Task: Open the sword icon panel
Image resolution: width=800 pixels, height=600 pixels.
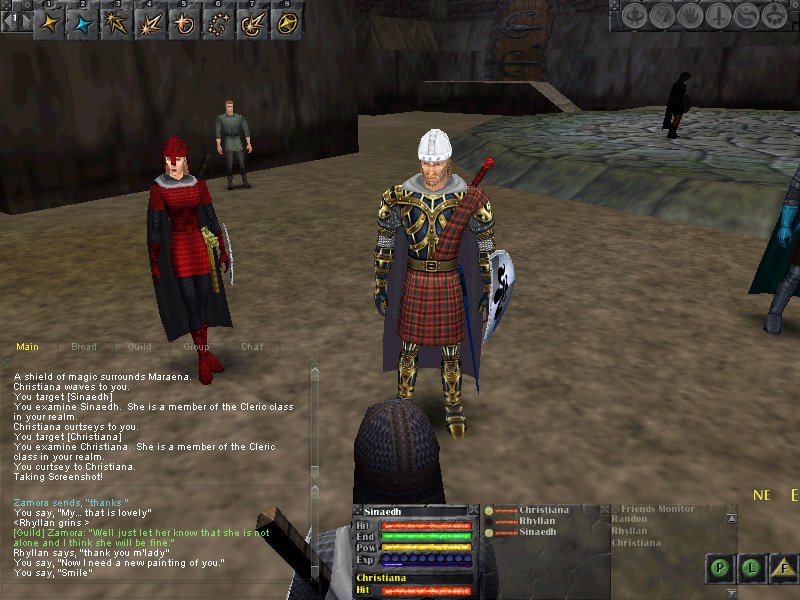Action: 717,17
